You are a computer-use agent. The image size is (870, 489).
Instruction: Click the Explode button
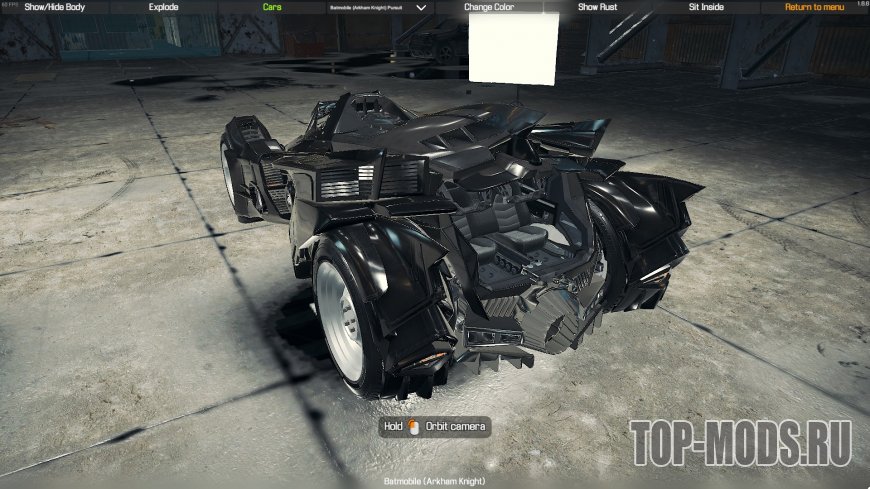(x=163, y=7)
